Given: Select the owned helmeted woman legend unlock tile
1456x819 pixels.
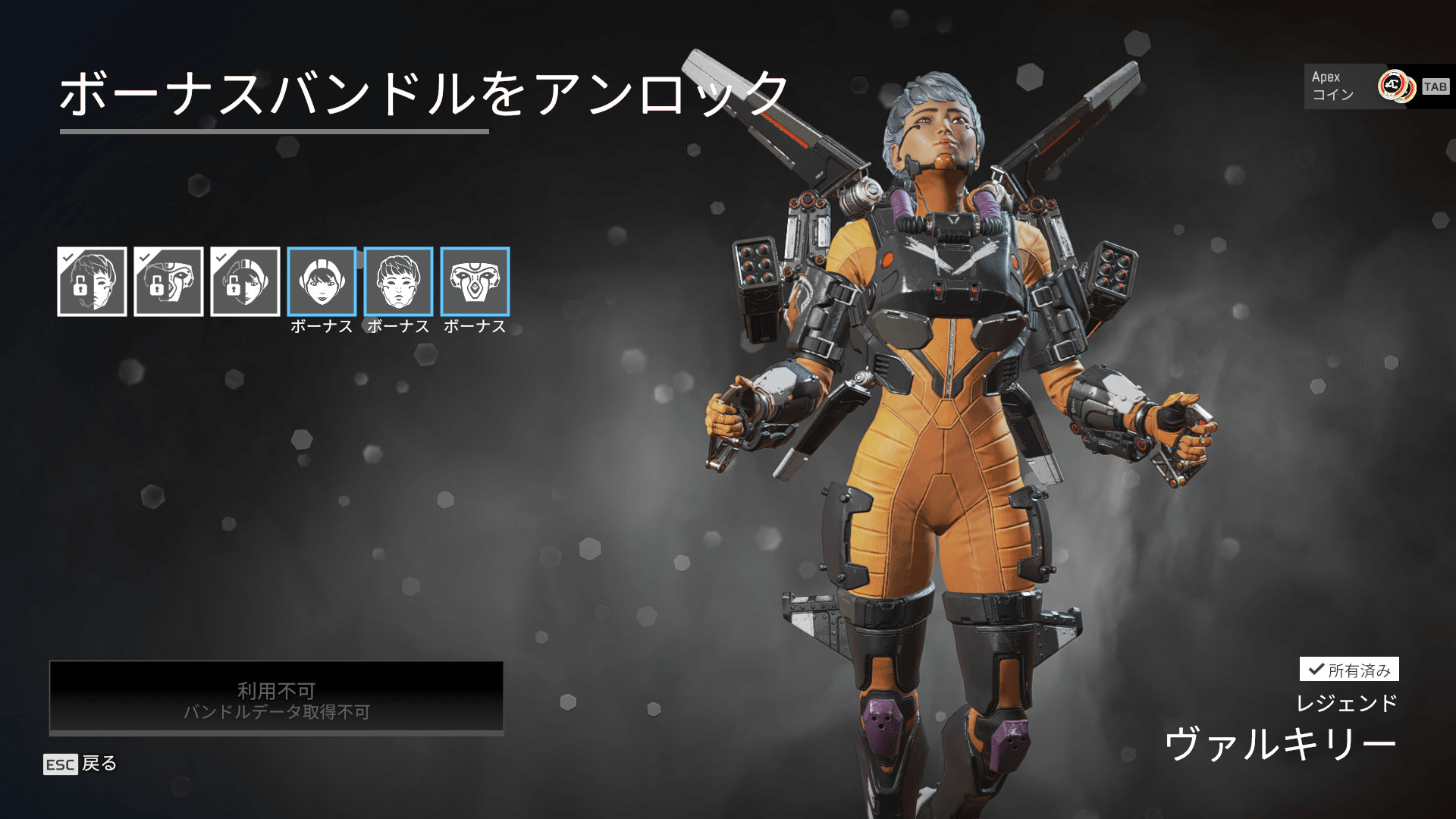Looking at the screenshot, I should tap(245, 281).
